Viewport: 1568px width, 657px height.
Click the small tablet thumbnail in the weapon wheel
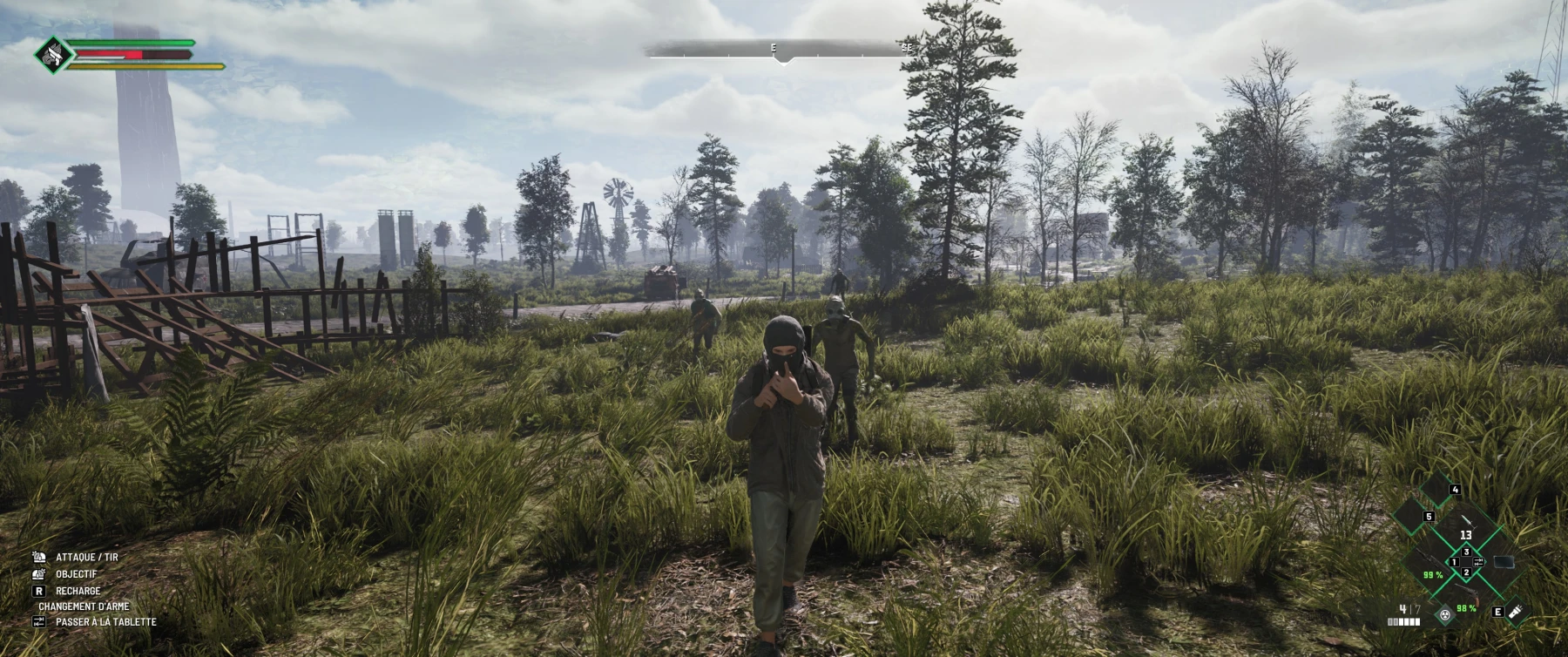pyautogui.click(x=1504, y=562)
